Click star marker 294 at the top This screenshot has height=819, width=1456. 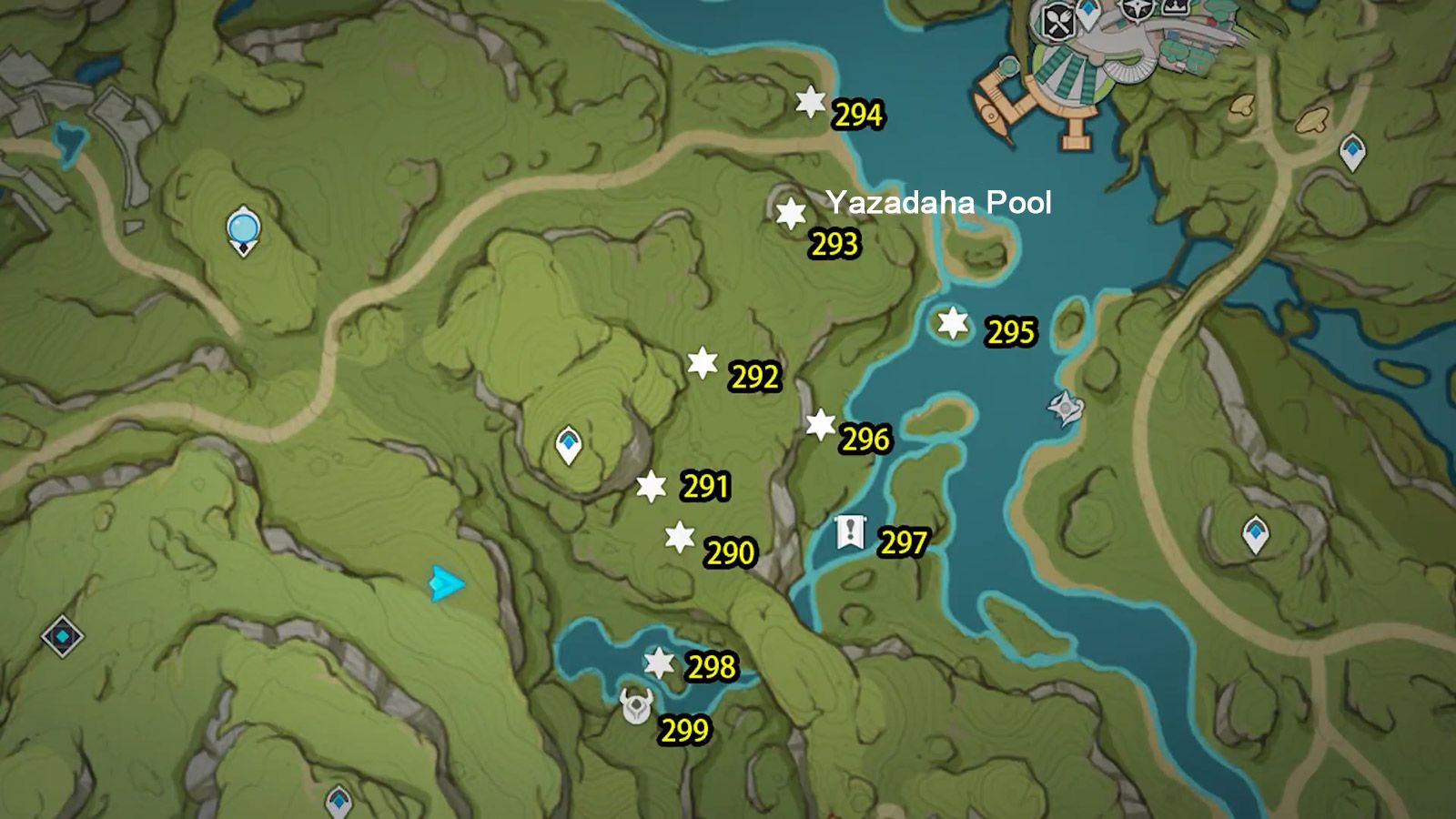810,104
